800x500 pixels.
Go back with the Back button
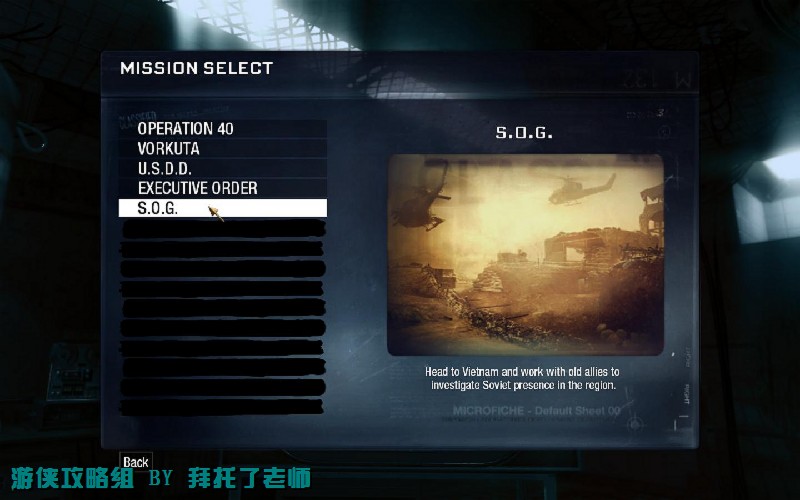(x=136, y=461)
